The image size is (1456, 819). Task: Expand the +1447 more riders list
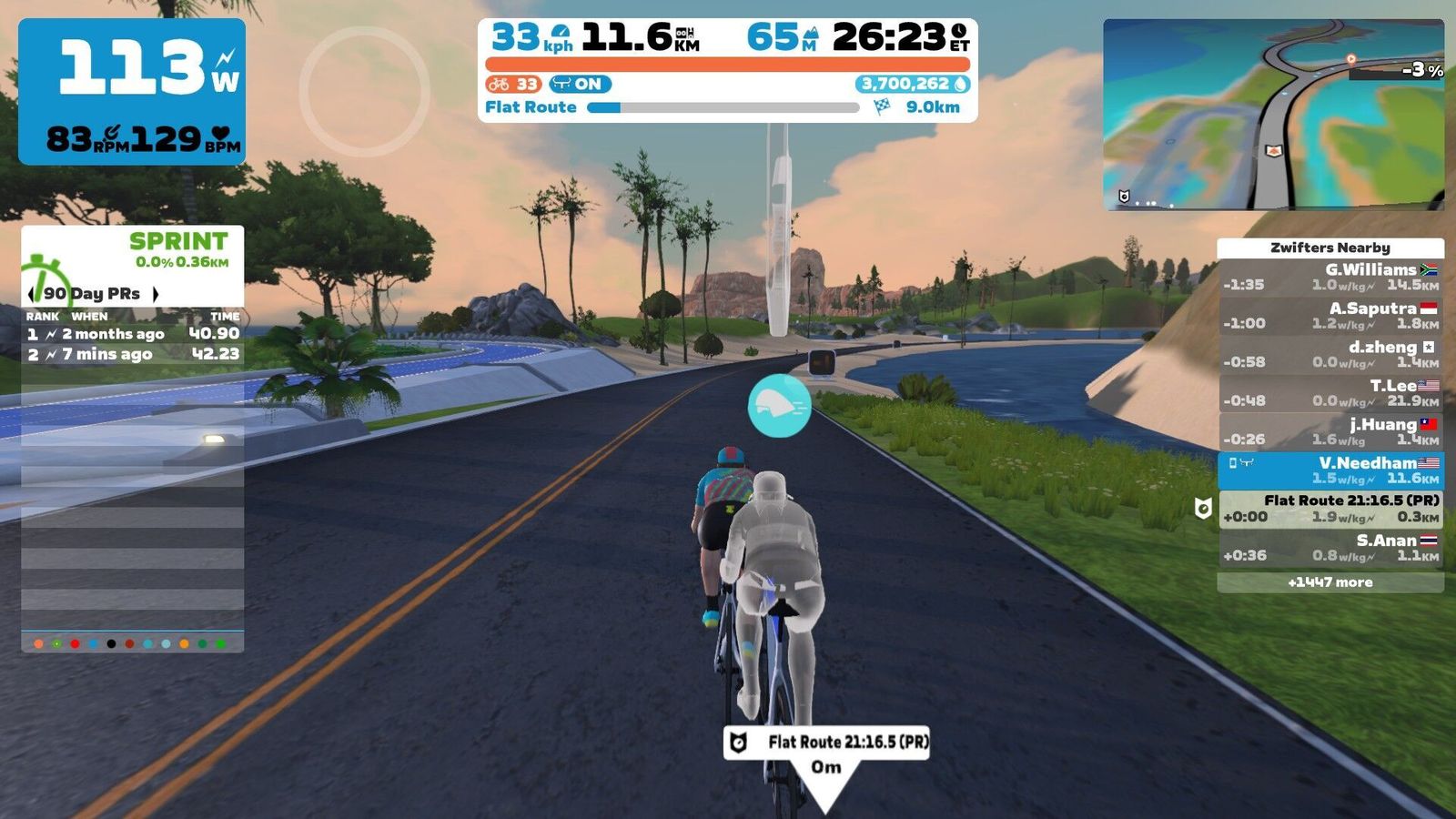1330,582
